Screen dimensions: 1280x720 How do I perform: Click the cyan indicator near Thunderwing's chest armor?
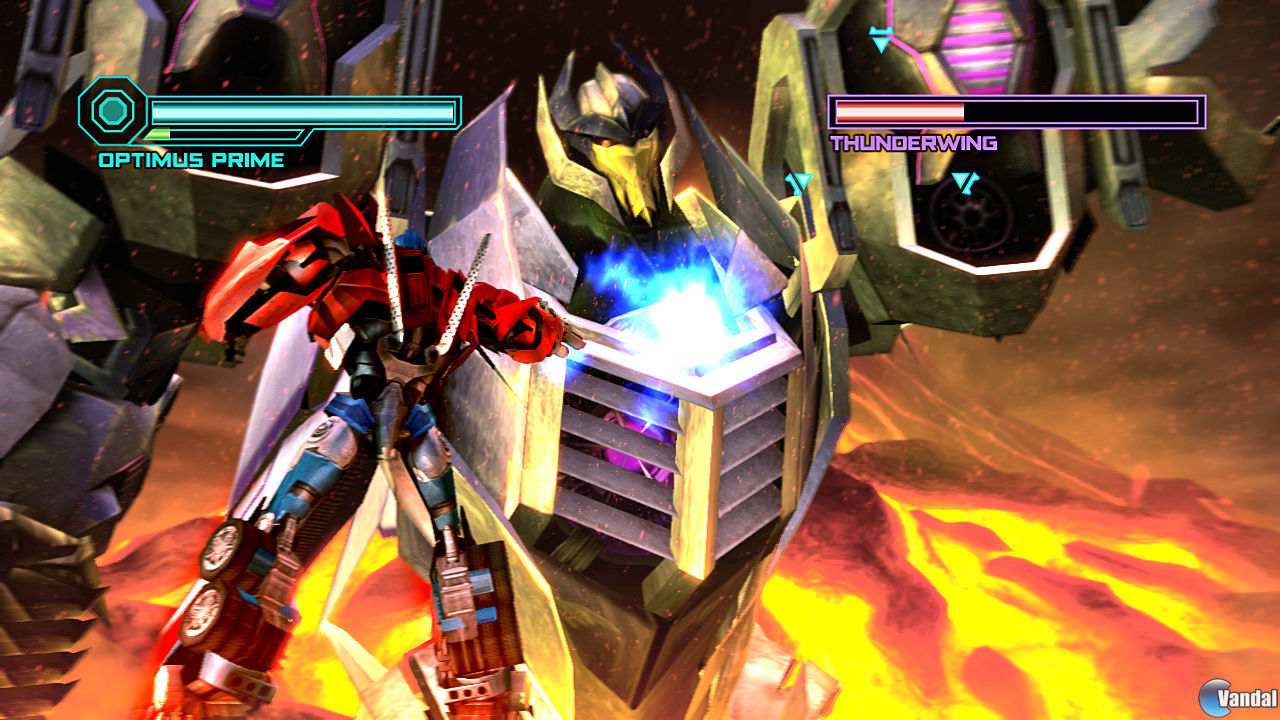click(798, 182)
